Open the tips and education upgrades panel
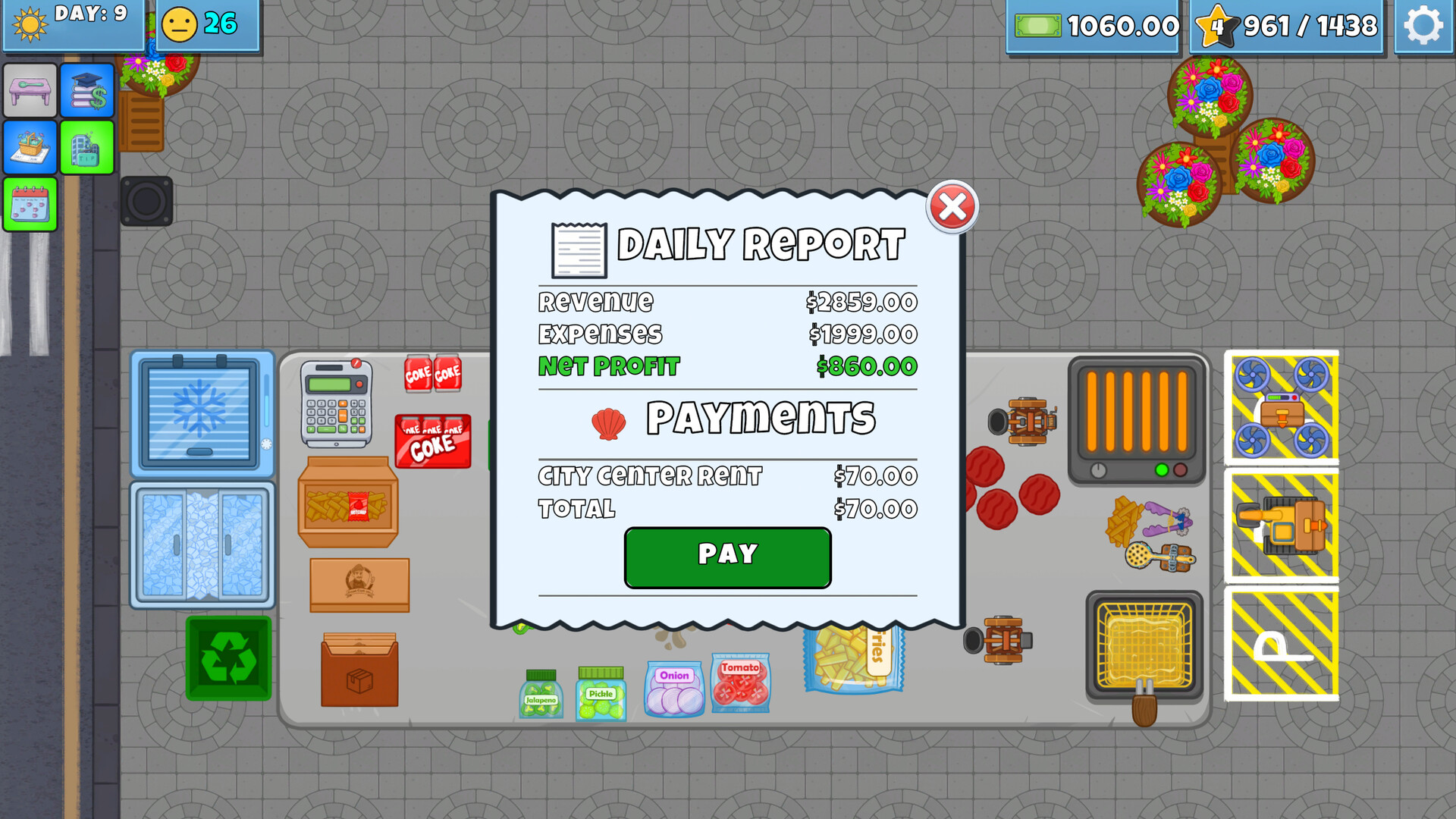Viewport: 1456px width, 819px height. tap(87, 90)
